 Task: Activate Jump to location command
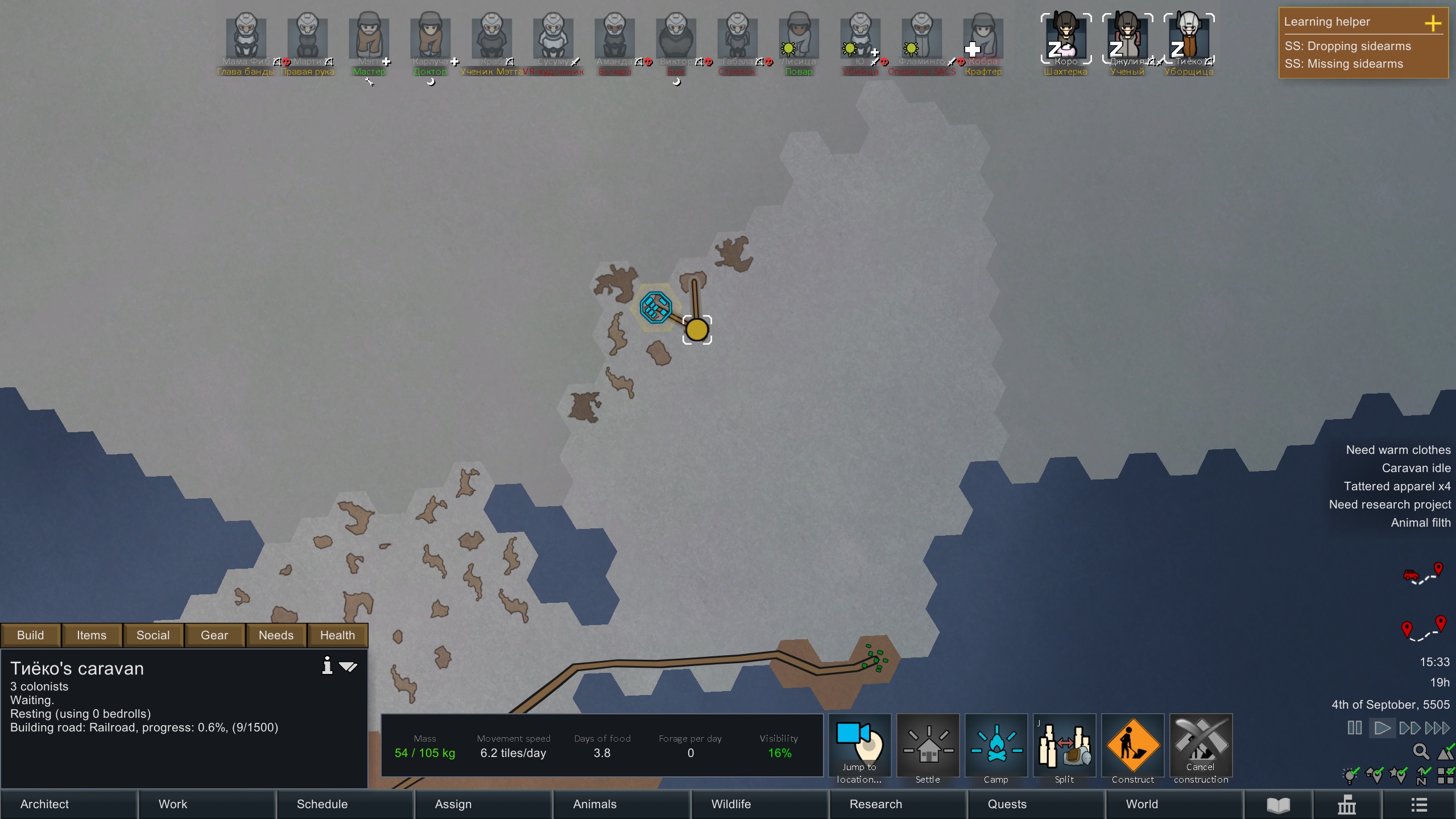859,746
